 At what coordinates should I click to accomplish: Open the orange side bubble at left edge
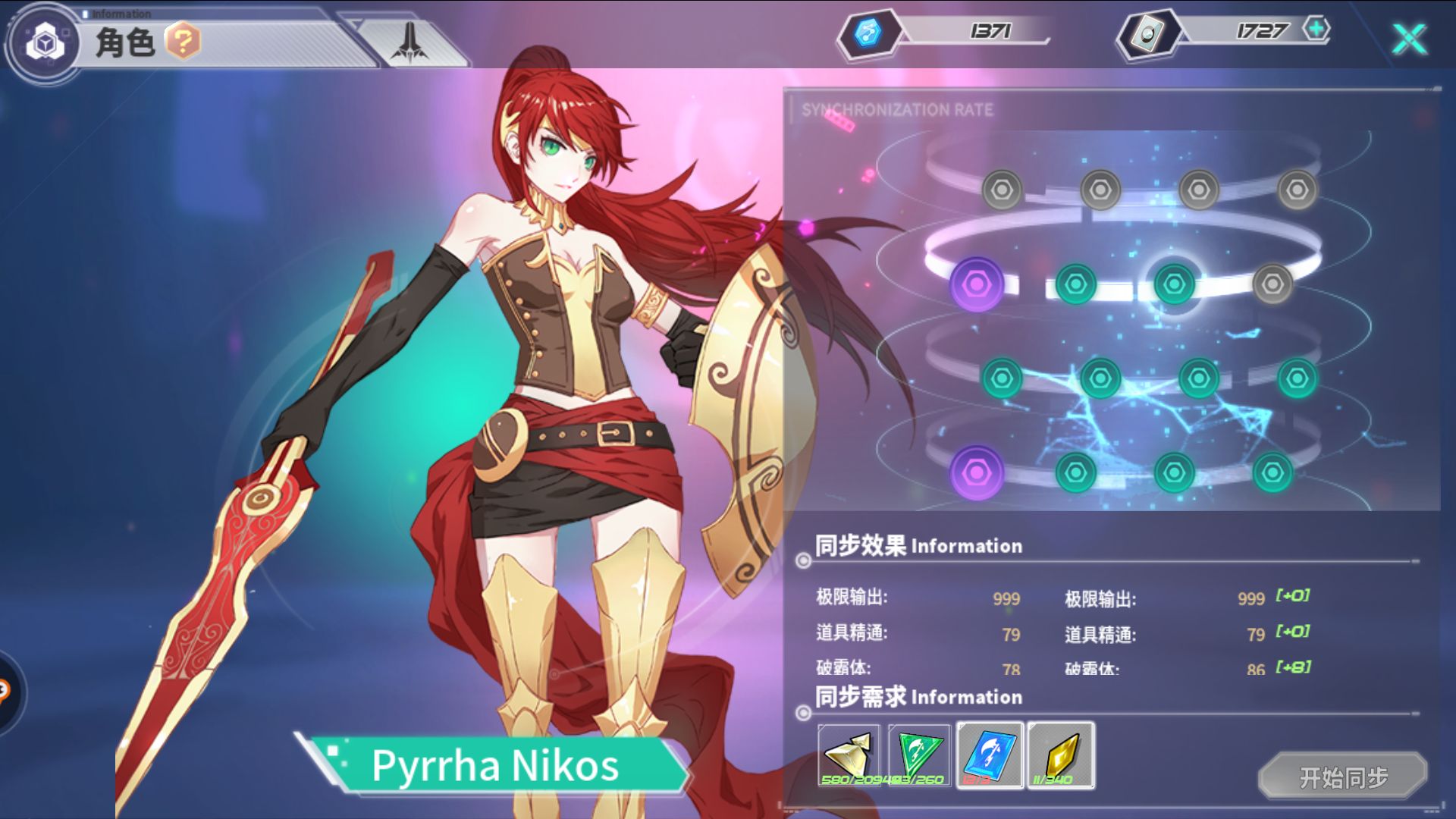pos(6,692)
